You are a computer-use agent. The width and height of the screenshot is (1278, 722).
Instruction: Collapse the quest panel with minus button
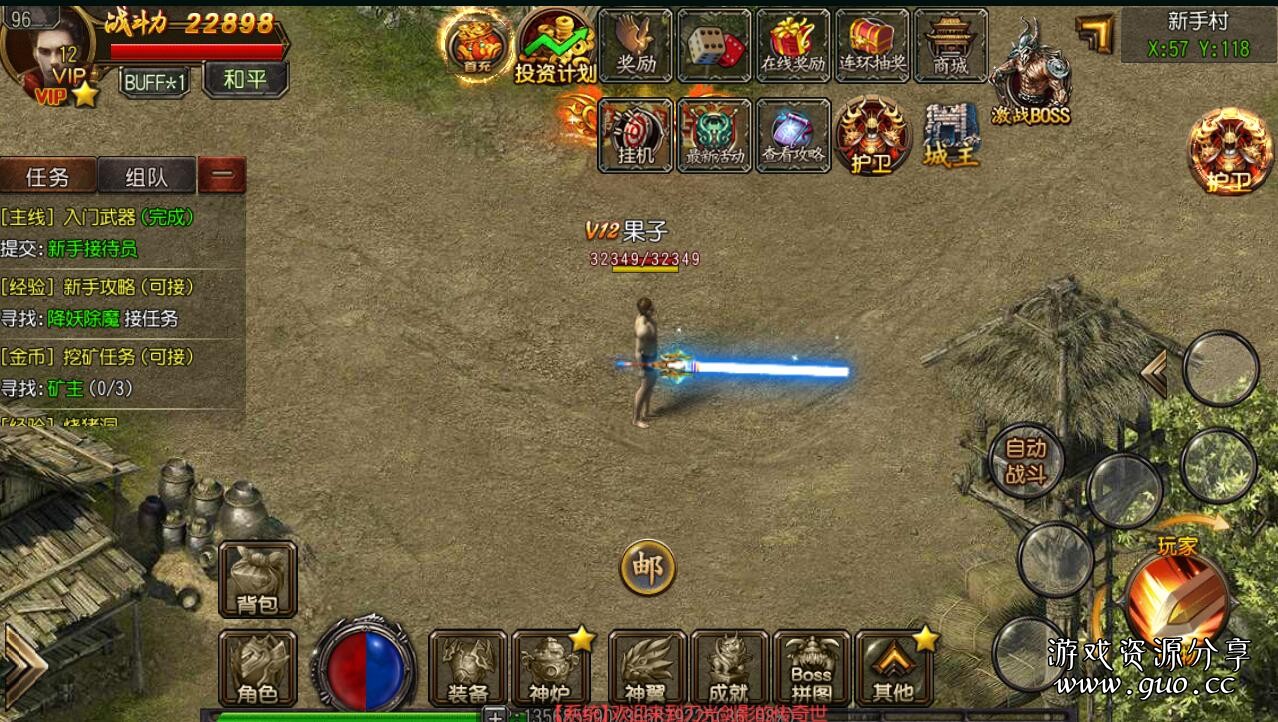222,176
